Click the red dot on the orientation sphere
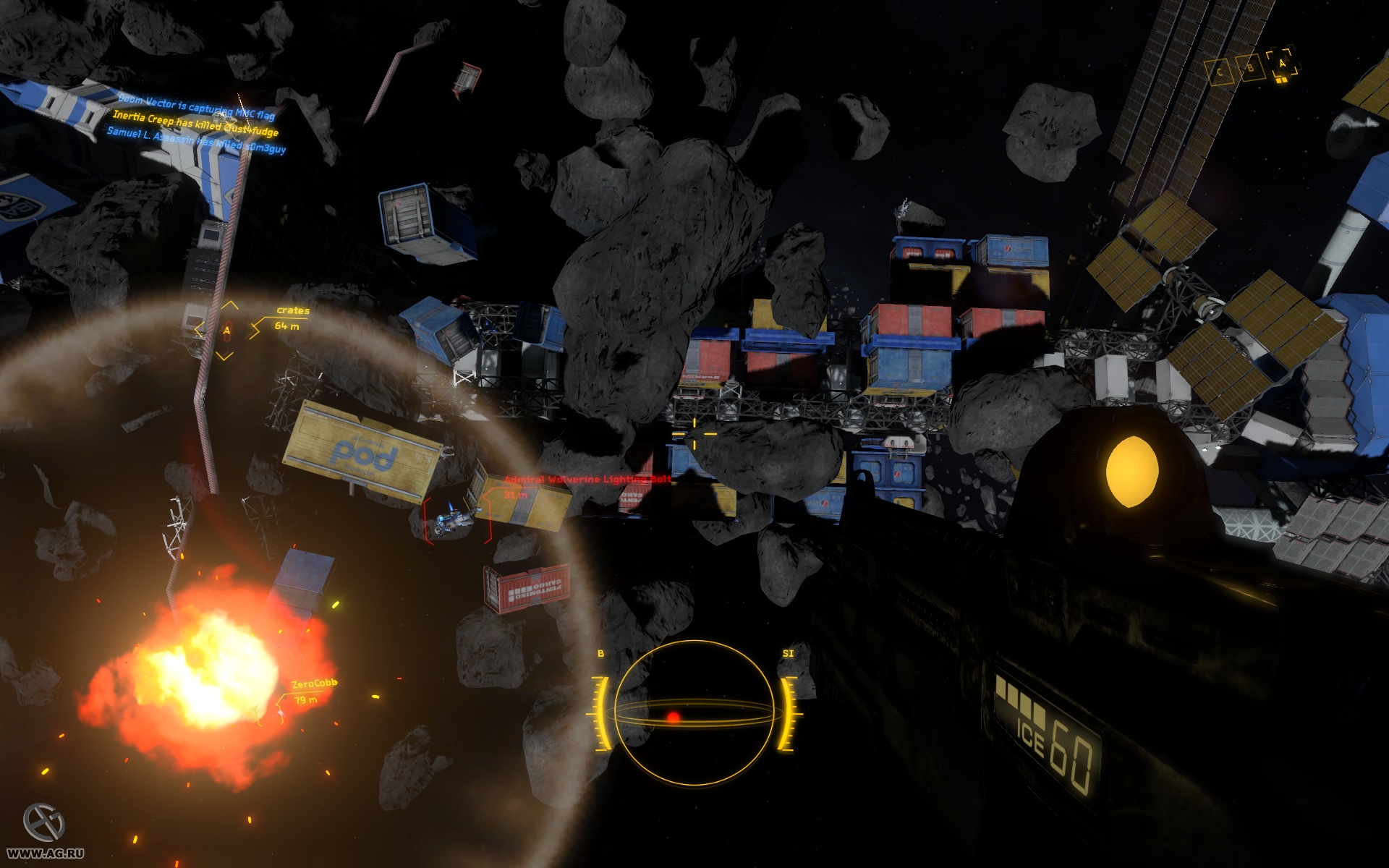1389x868 pixels. click(x=674, y=716)
